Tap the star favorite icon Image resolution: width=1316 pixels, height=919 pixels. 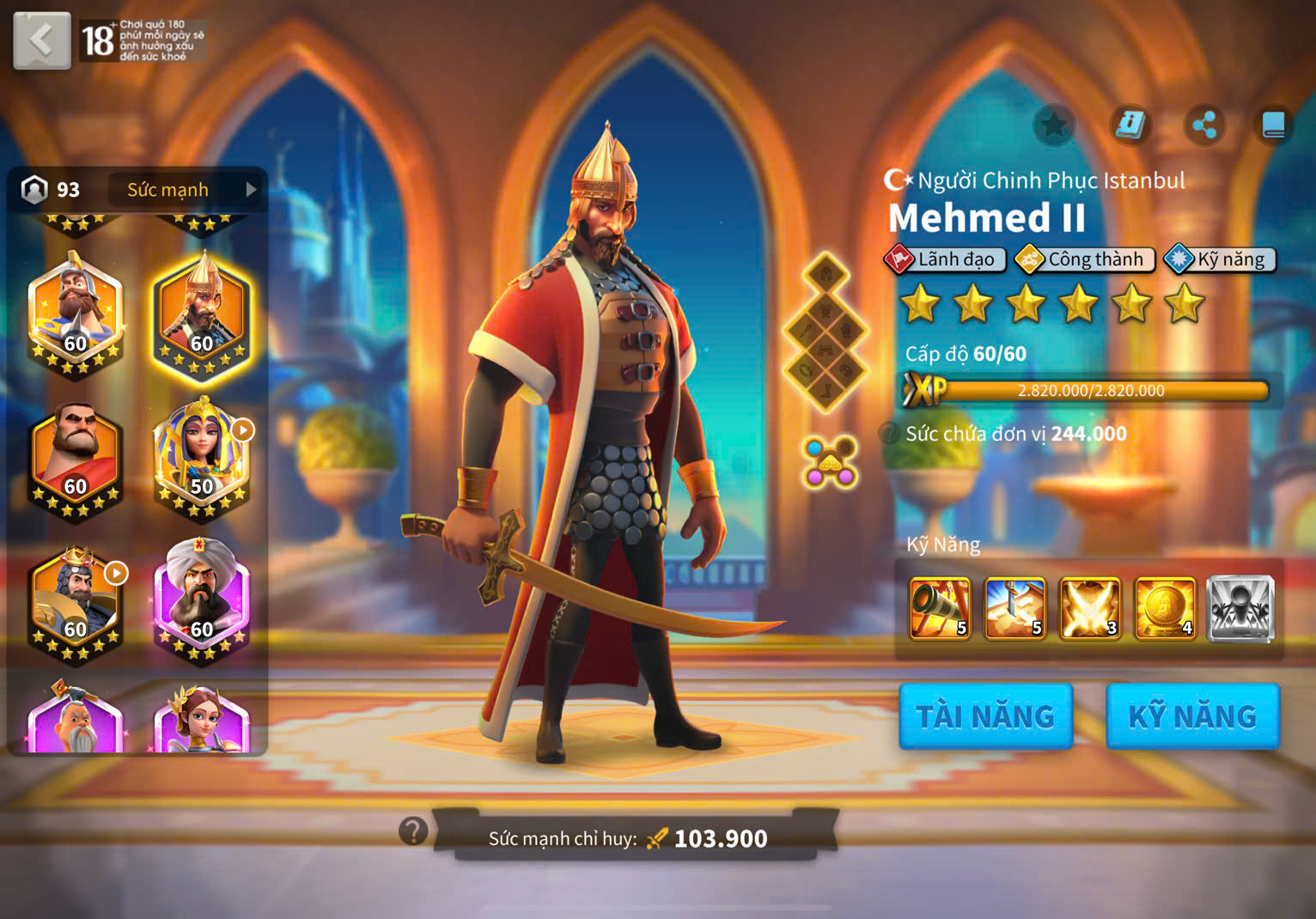[x=1054, y=125]
